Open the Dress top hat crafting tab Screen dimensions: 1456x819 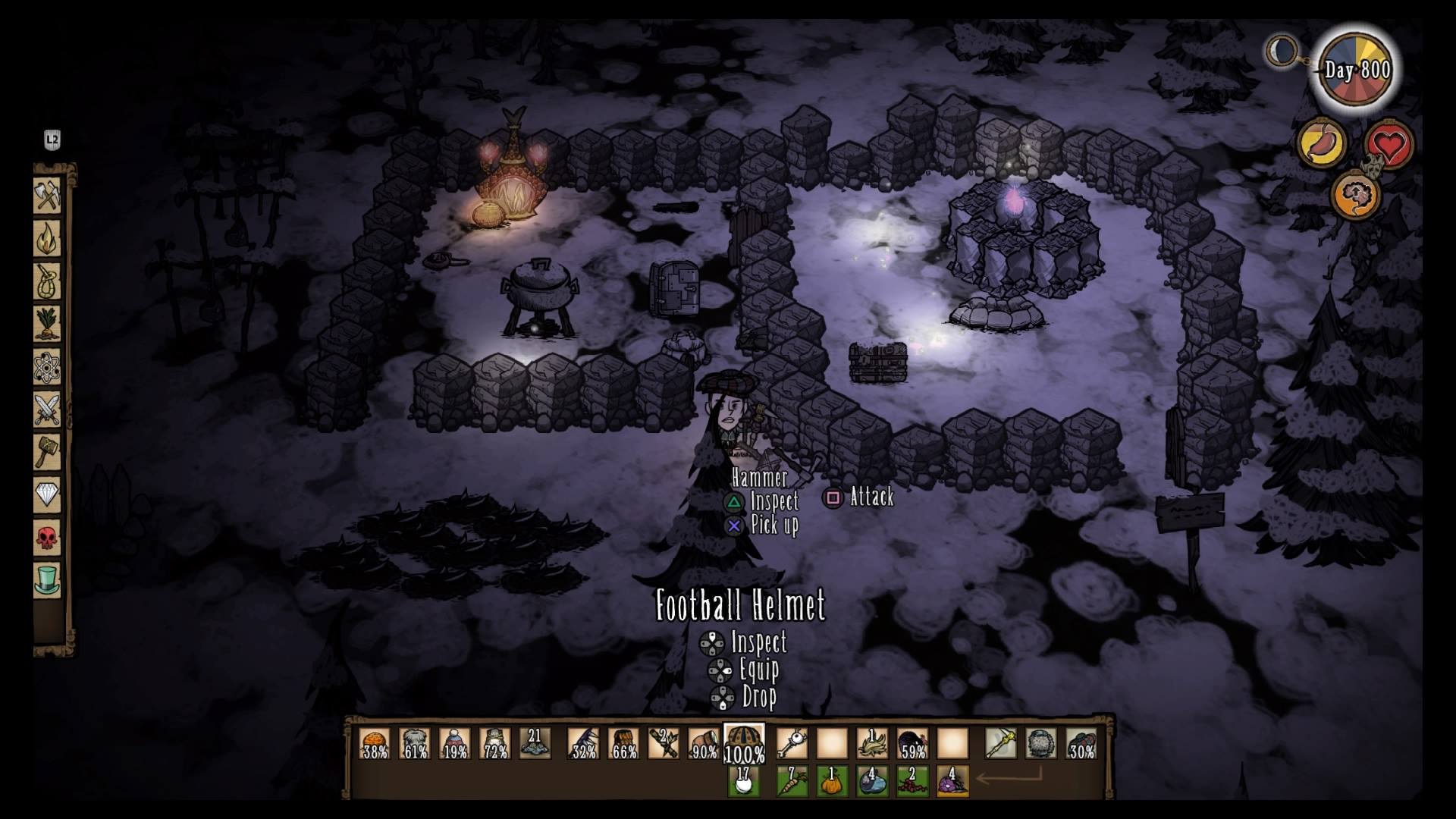(x=47, y=581)
